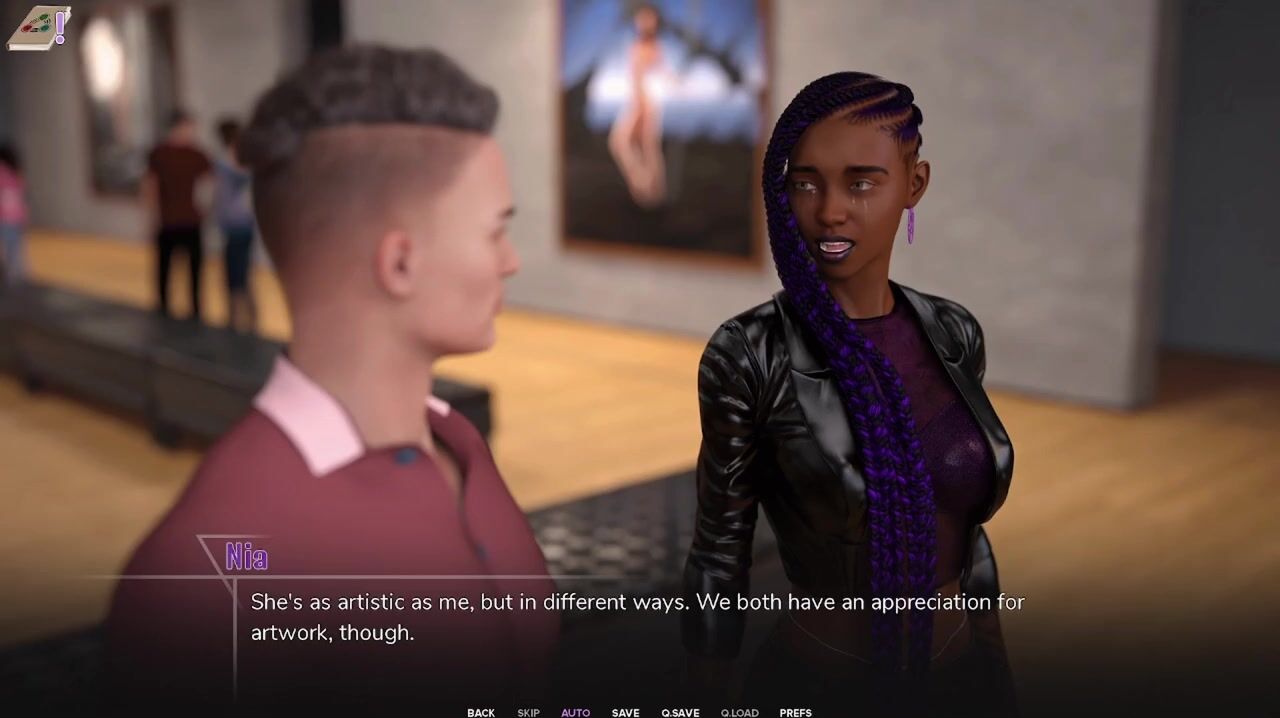Toggle Auto-advance dialogue
Screen dimensions: 1280x718
pyautogui.click(x=575, y=712)
